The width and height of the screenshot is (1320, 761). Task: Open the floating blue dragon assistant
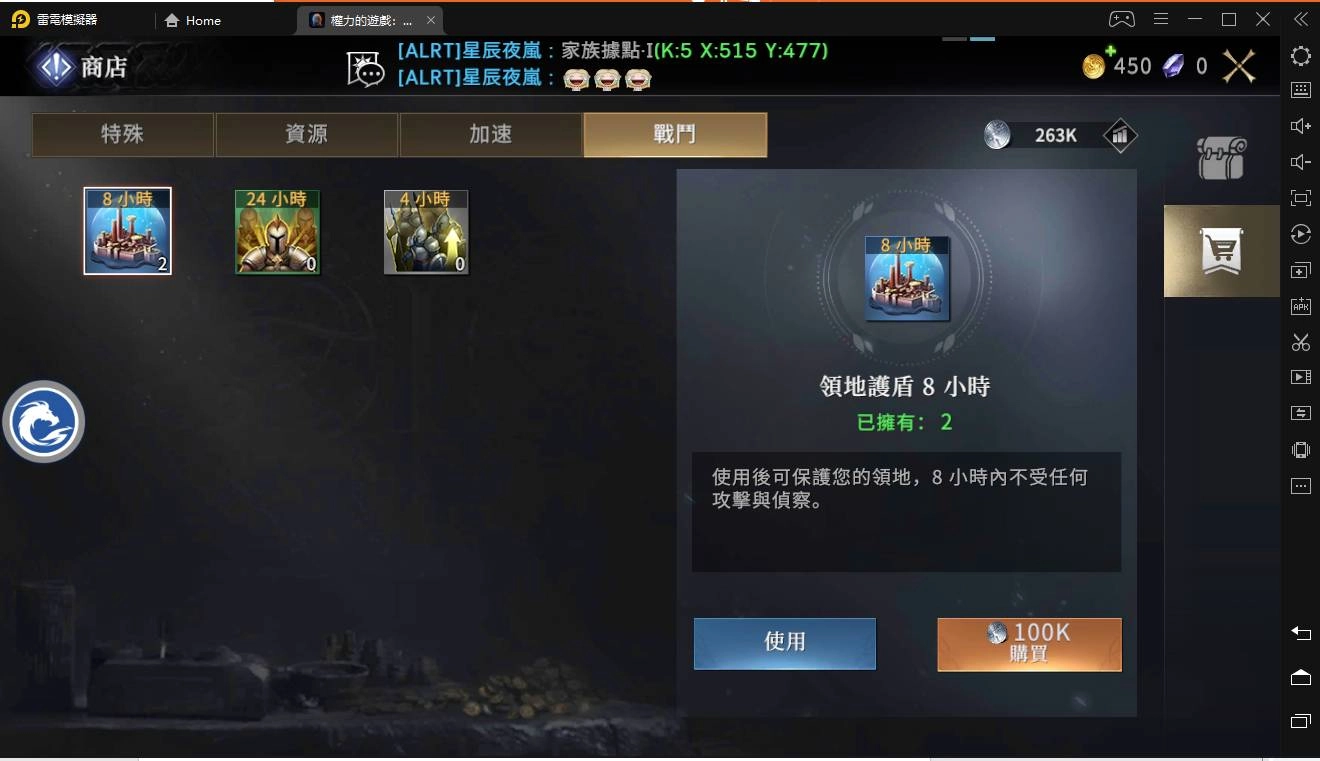click(x=44, y=421)
